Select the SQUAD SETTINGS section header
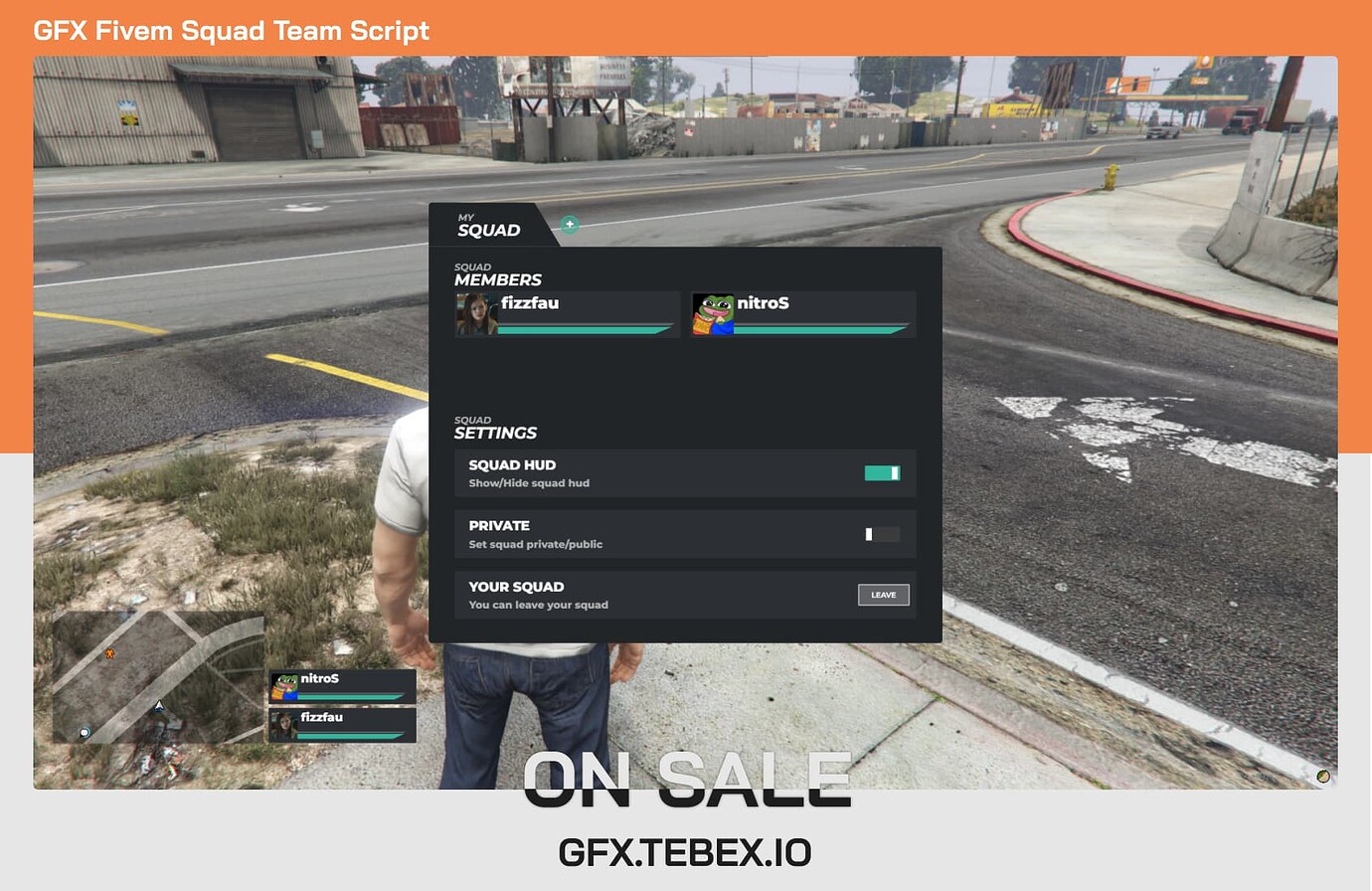This screenshot has height=891, width=1372. 496,427
